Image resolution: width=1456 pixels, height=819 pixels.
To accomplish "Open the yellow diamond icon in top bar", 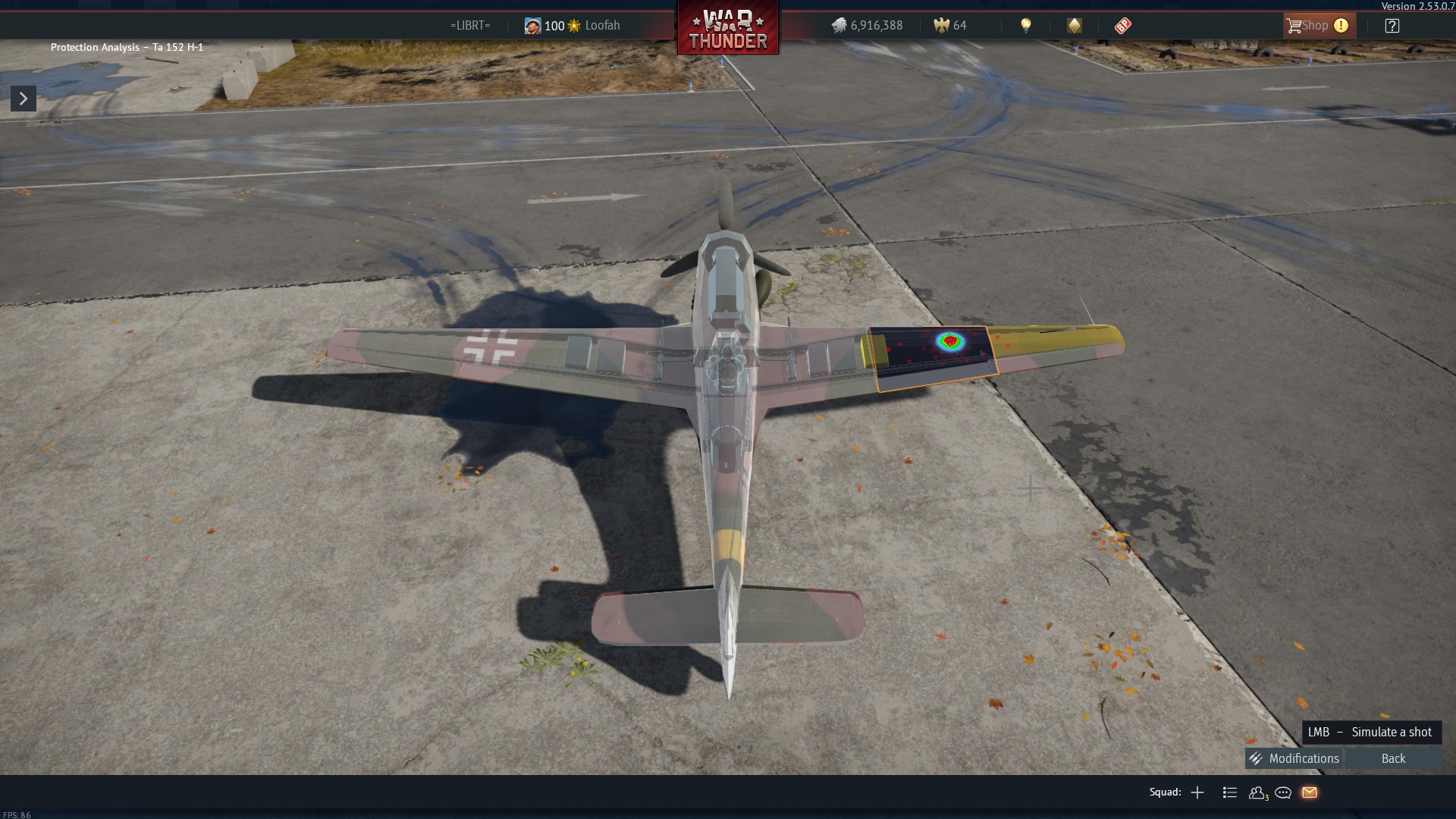I will [1074, 26].
